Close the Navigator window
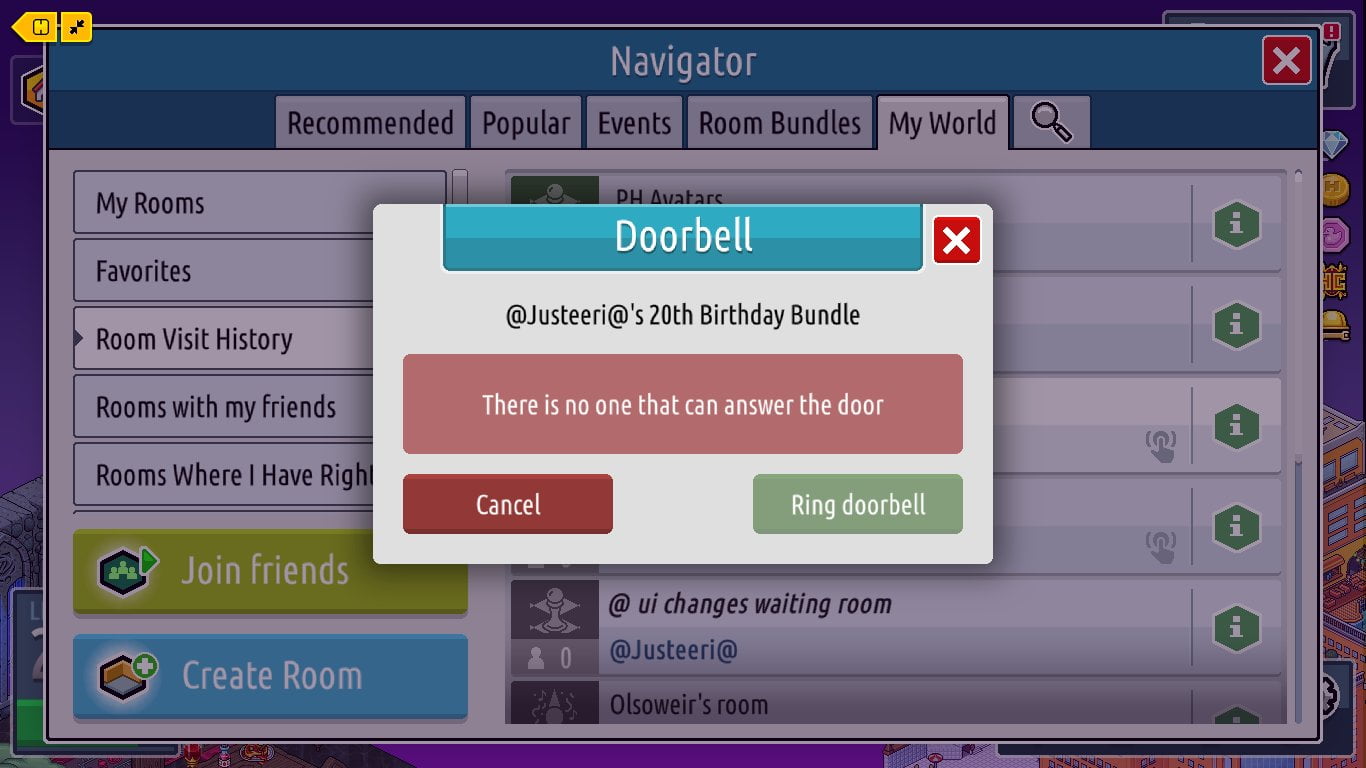Viewport: 1366px width, 768px height. pyautogui.click(x=1286, y=61)
